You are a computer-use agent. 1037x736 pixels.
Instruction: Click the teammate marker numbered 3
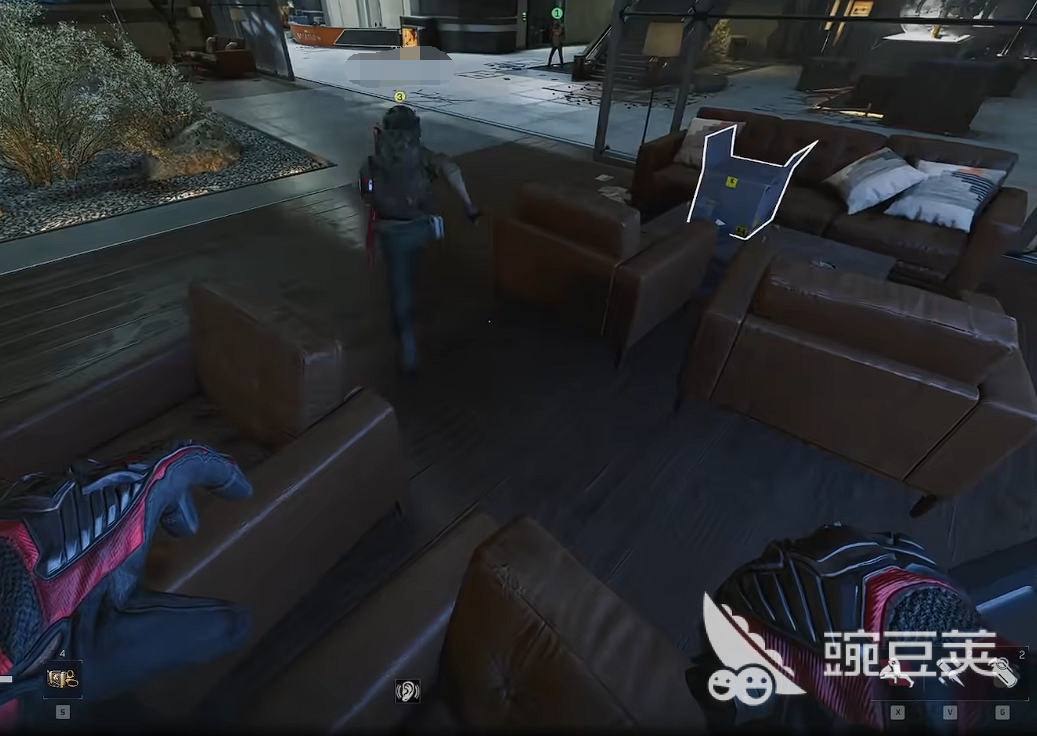tap(400, 97)
